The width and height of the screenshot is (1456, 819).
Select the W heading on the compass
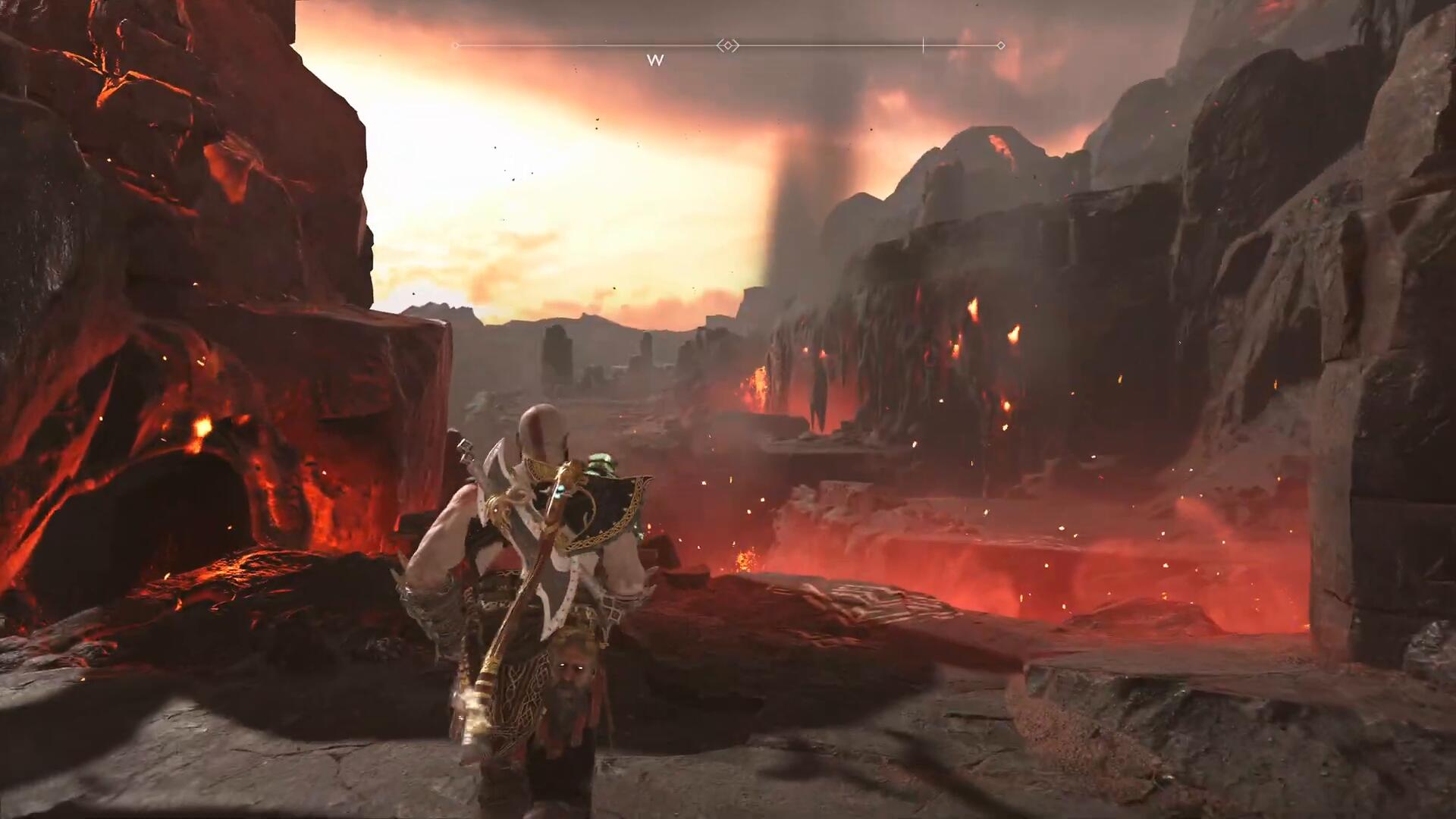coord(655,61)
